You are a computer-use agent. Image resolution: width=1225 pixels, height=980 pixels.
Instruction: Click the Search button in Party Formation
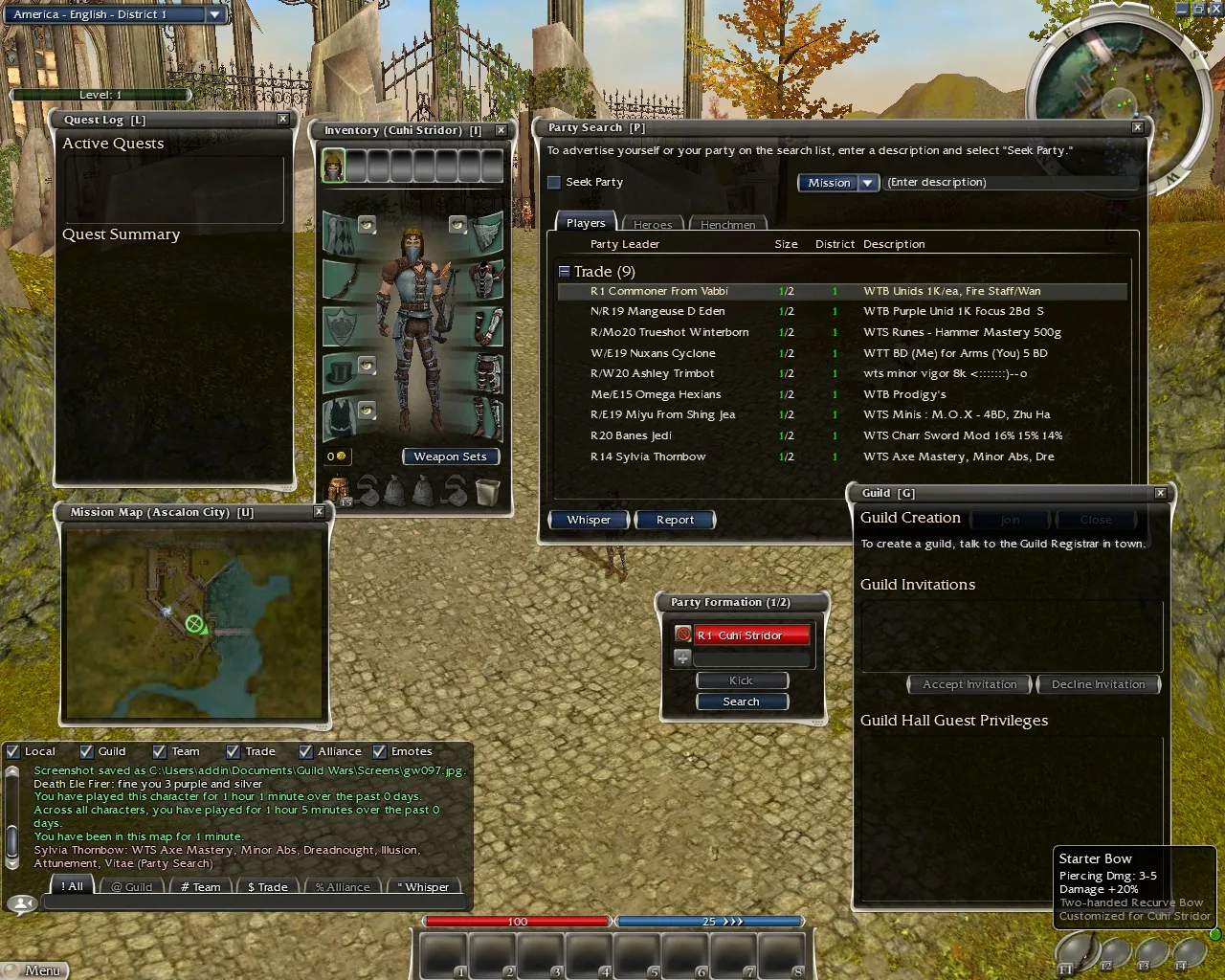click(x=742, y=702)
